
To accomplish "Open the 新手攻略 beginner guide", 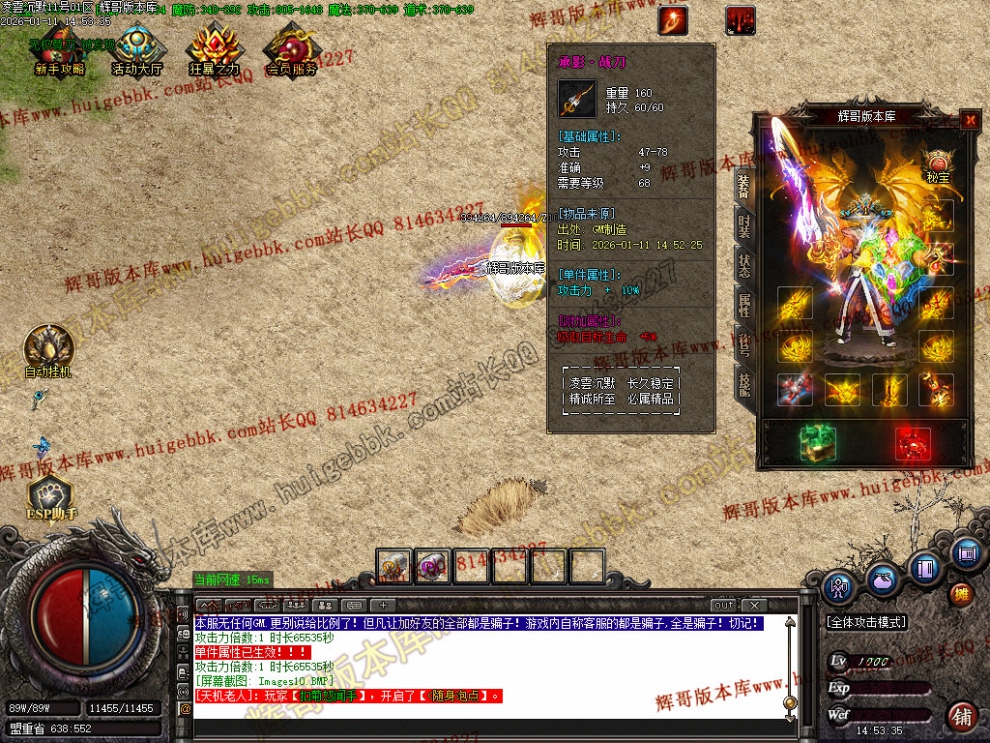I will click(60, 51).
